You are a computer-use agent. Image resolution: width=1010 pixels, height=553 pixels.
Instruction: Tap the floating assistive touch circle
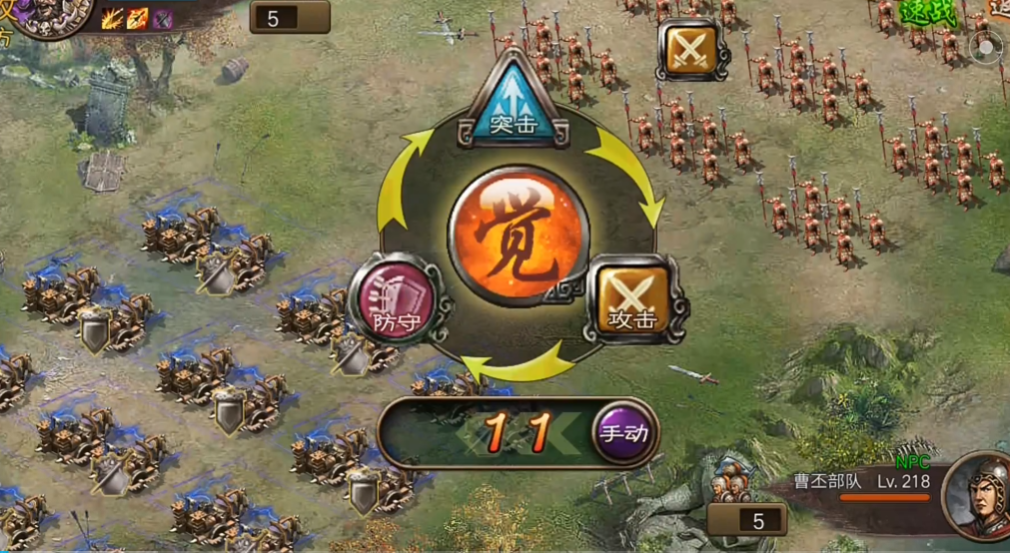pyautogui.click(x=987, y=46)
